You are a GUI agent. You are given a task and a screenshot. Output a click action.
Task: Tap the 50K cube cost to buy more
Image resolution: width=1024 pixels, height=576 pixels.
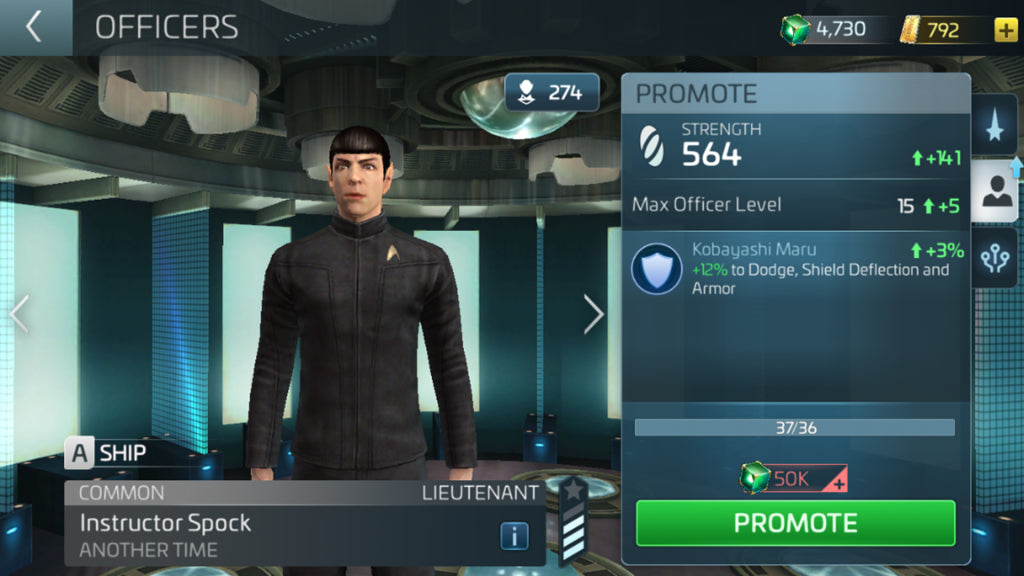(794, 479)
